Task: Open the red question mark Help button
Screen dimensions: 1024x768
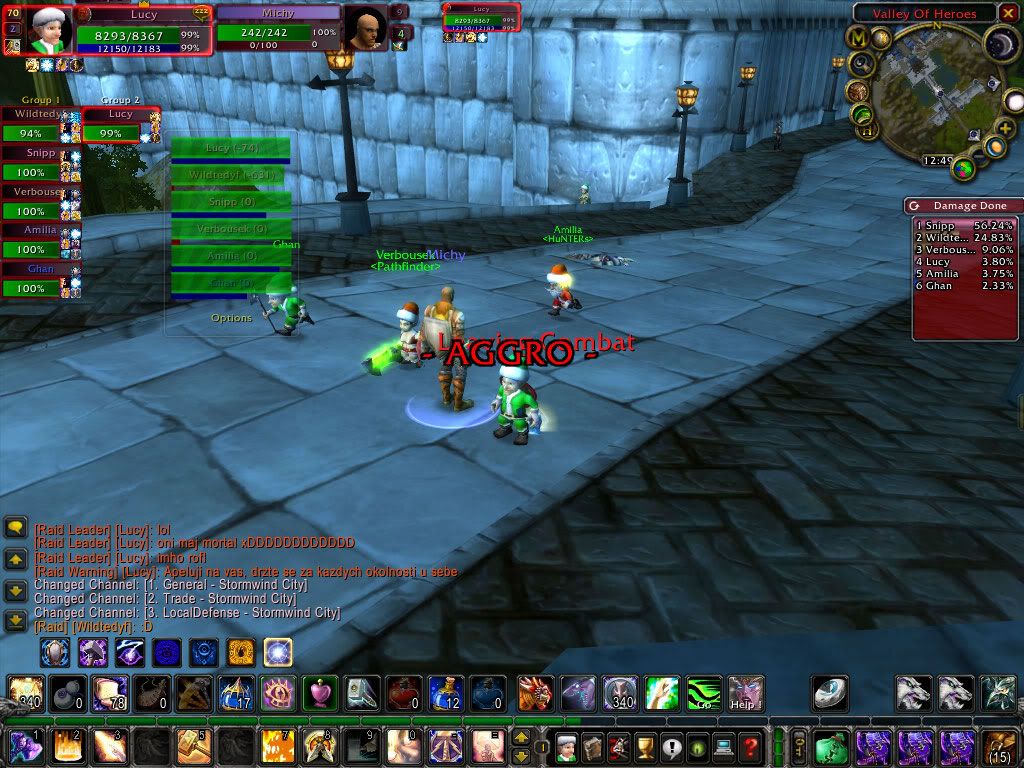Action: (x=750, y=746)
